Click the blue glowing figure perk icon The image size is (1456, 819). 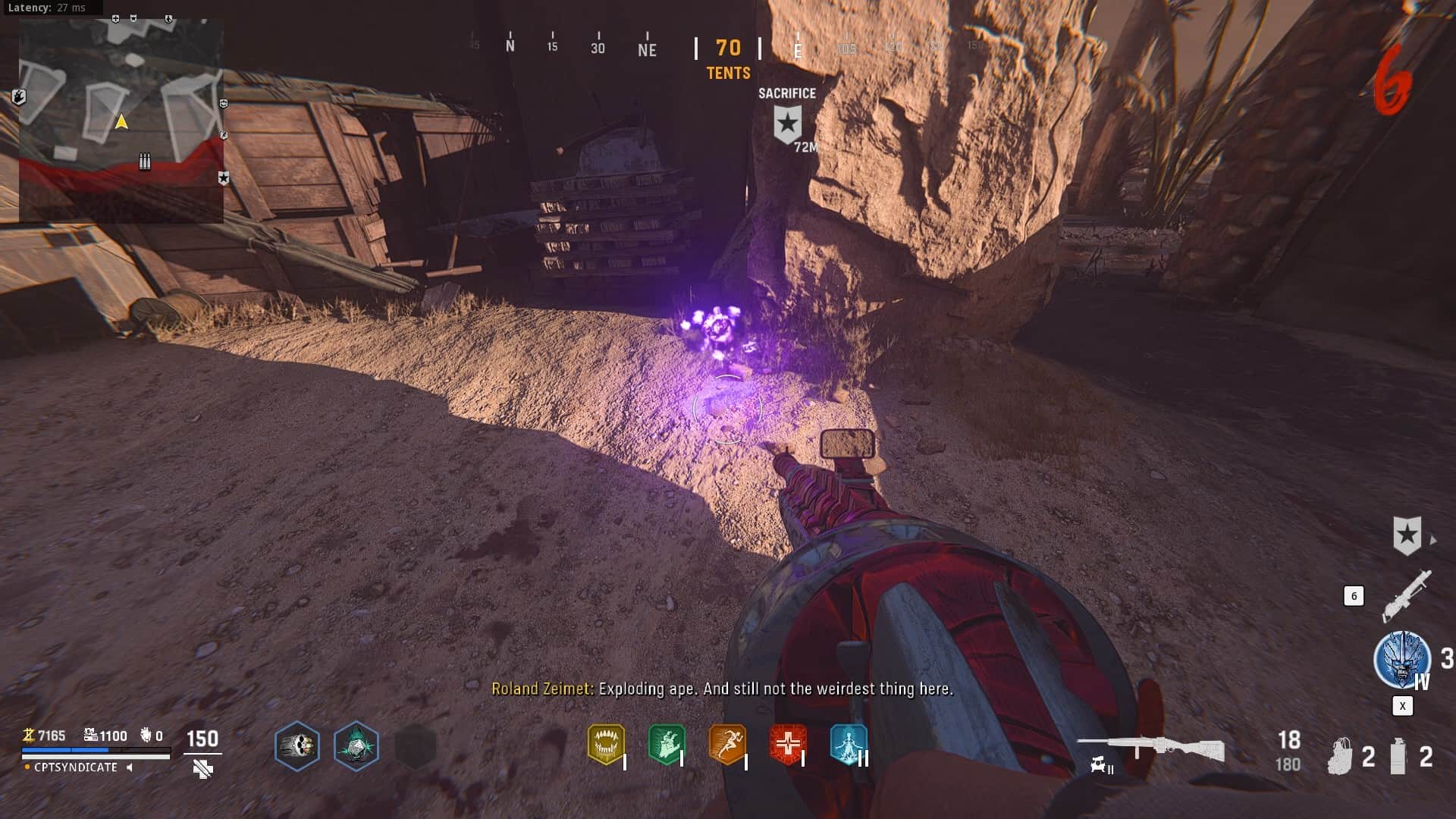coord(848,743)
